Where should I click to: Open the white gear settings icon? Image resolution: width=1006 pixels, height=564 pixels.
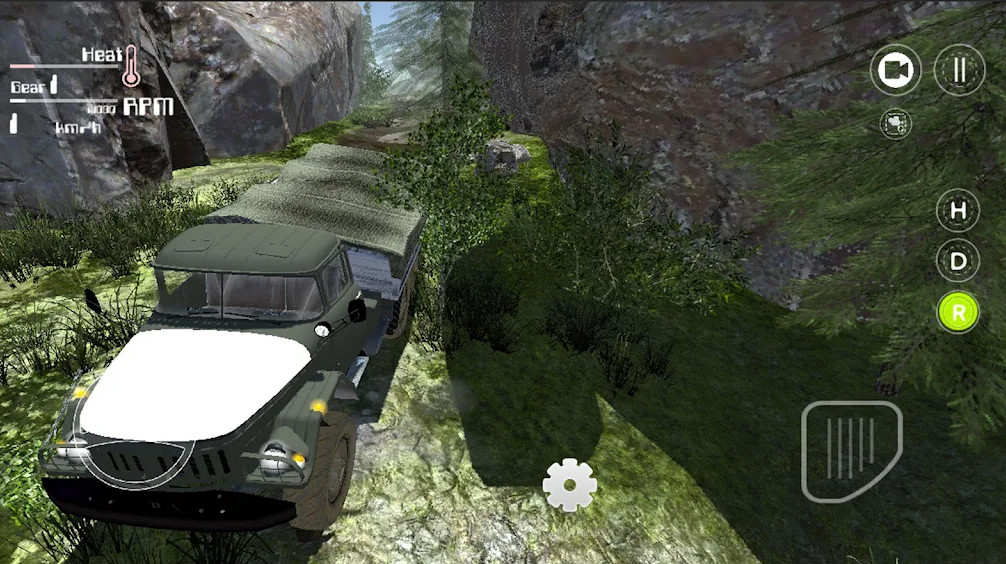(x=570, y=486)
